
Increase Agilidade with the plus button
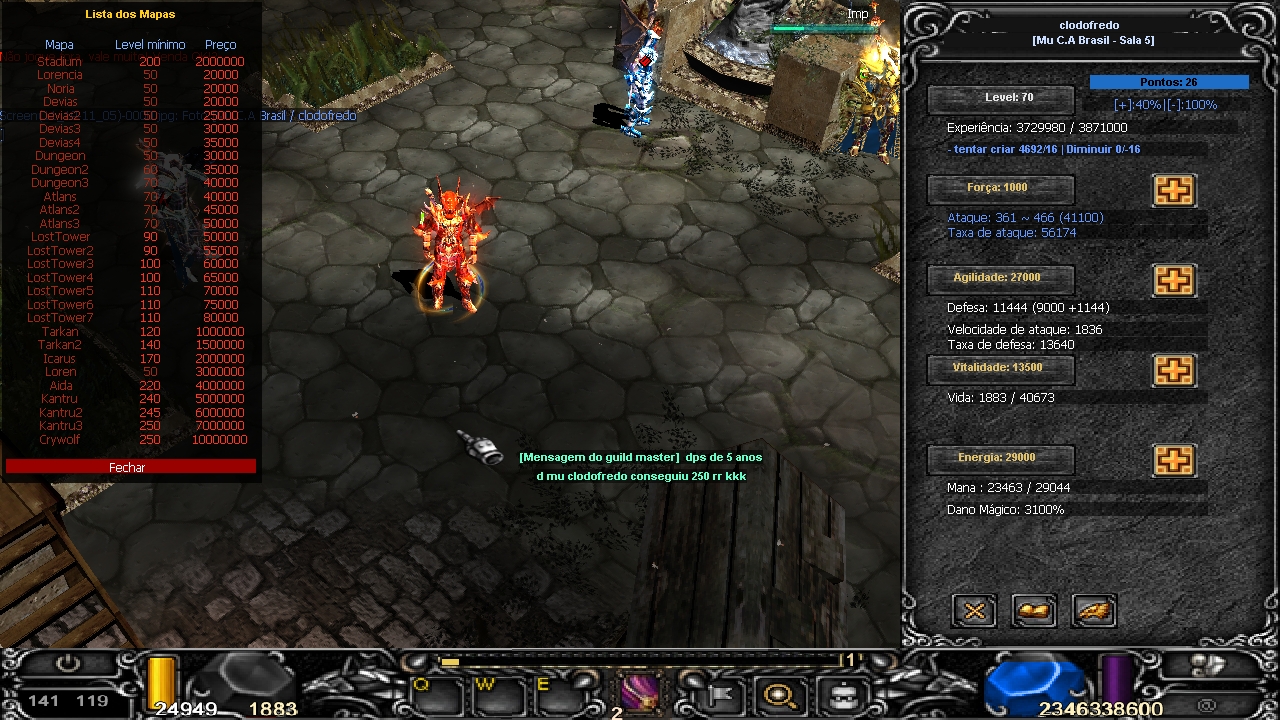point(1174,280)
